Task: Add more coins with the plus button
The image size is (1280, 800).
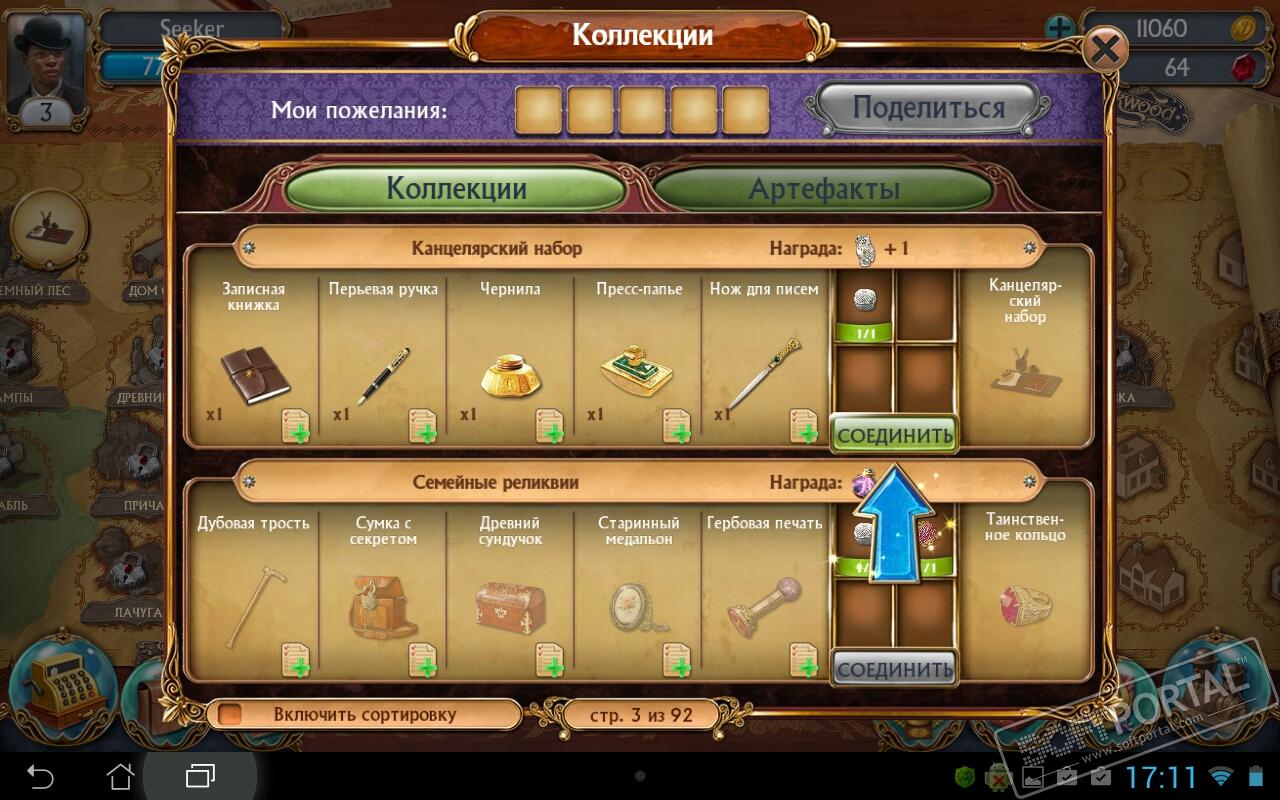Action: [1060, 28]
